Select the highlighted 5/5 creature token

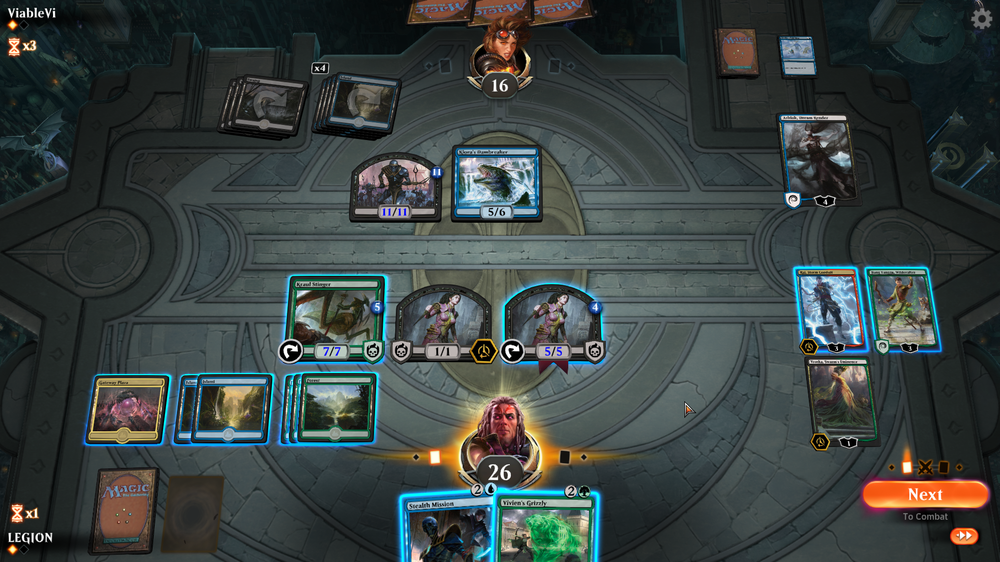[x=553, y=322]
